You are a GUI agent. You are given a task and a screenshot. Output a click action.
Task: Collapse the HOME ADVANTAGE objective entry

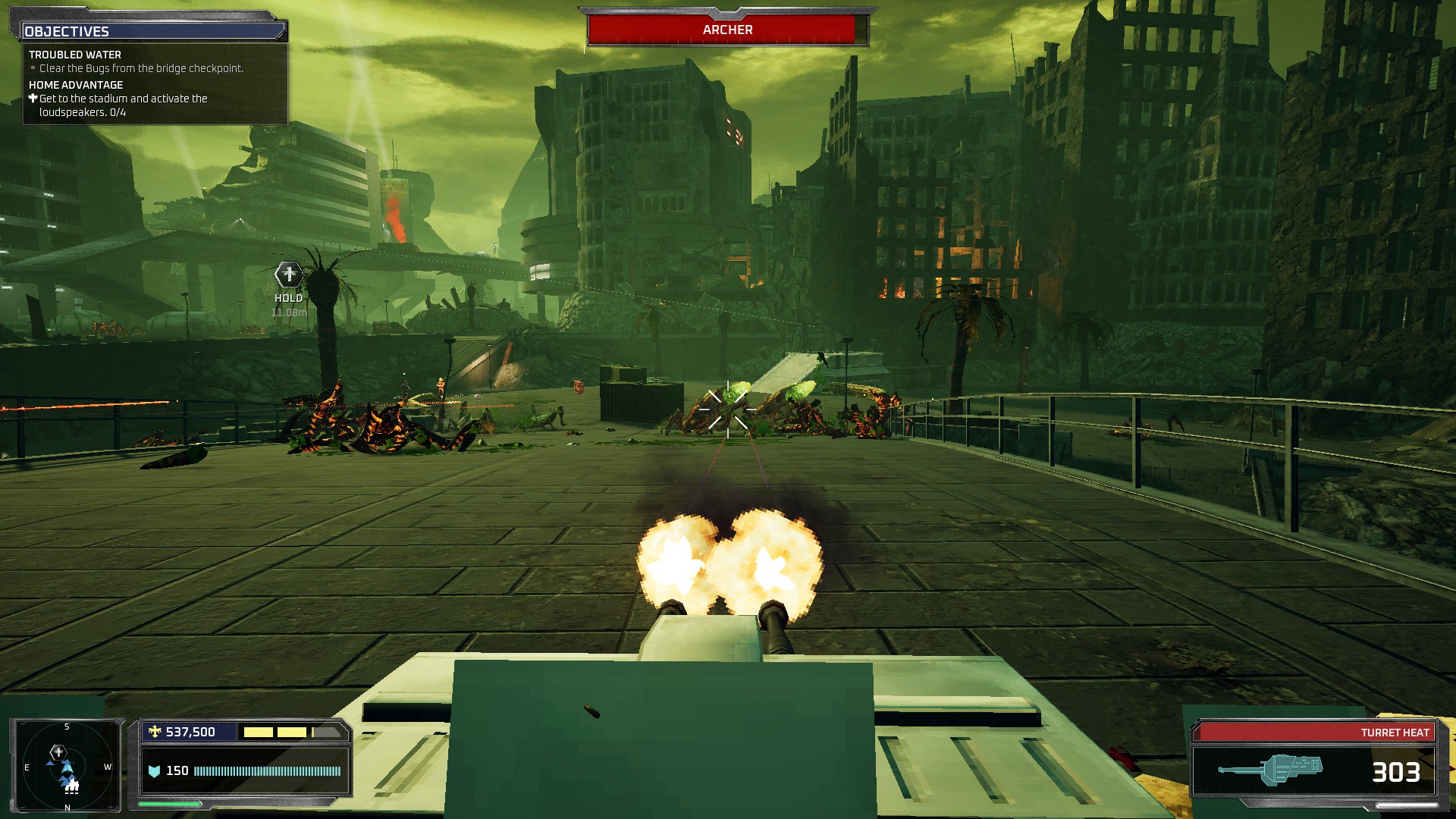[x=74, y=85]
